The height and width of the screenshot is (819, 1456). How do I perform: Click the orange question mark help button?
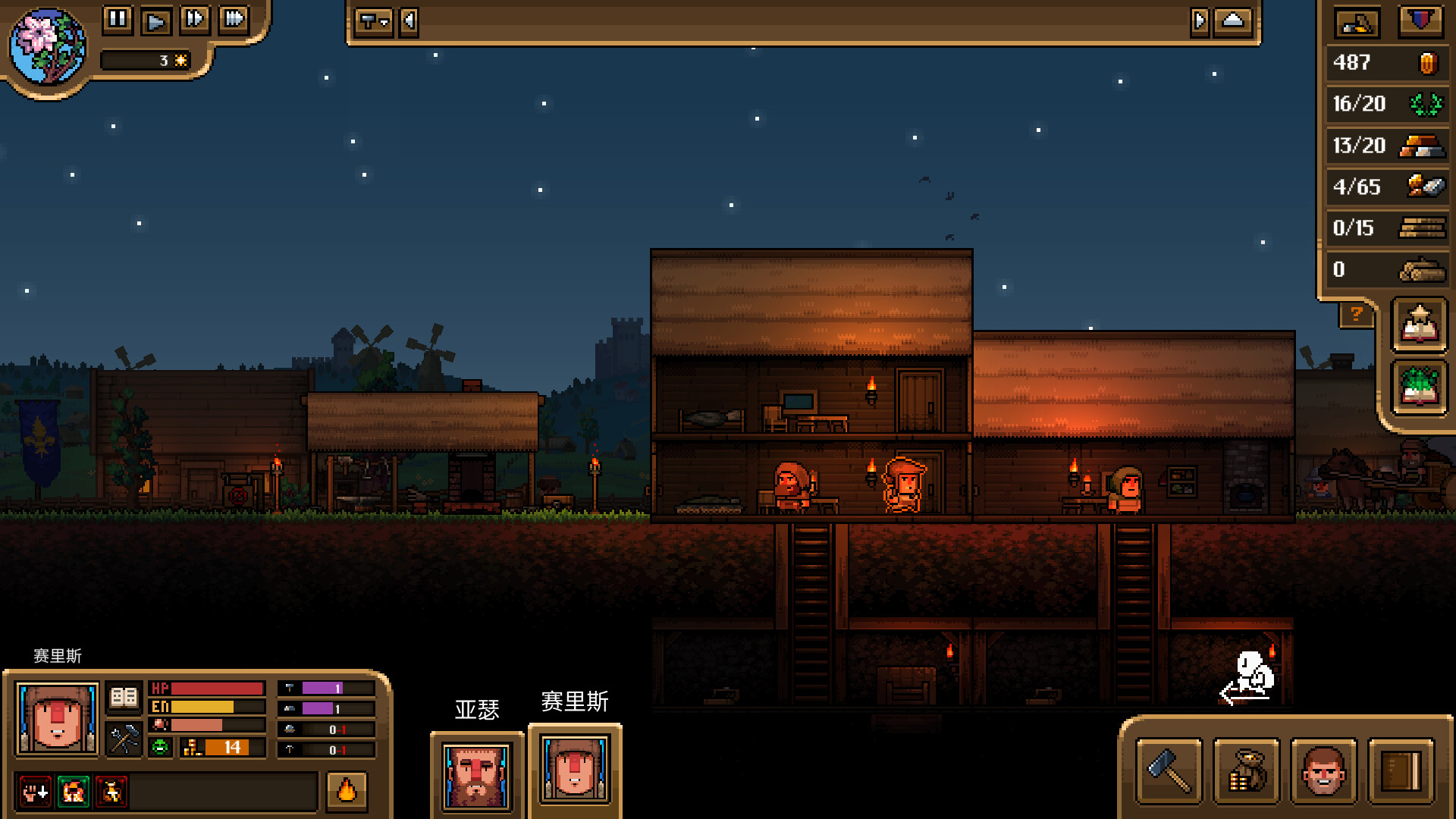pos(1356,314)
